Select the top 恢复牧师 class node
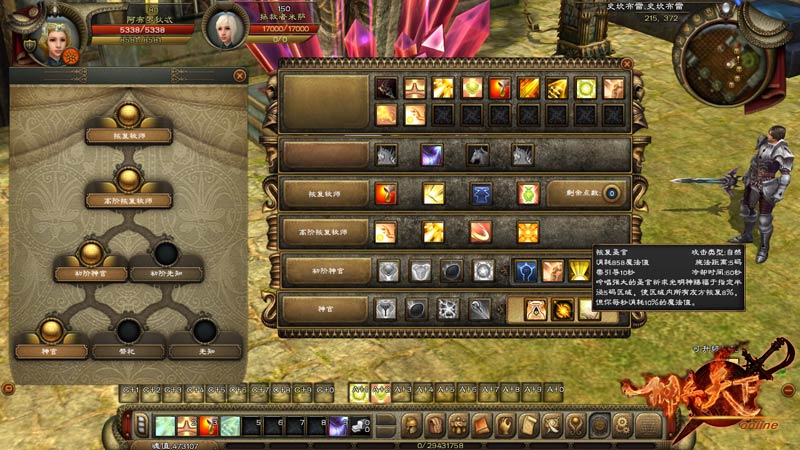The image size is (800, 450). click(127, 131)
